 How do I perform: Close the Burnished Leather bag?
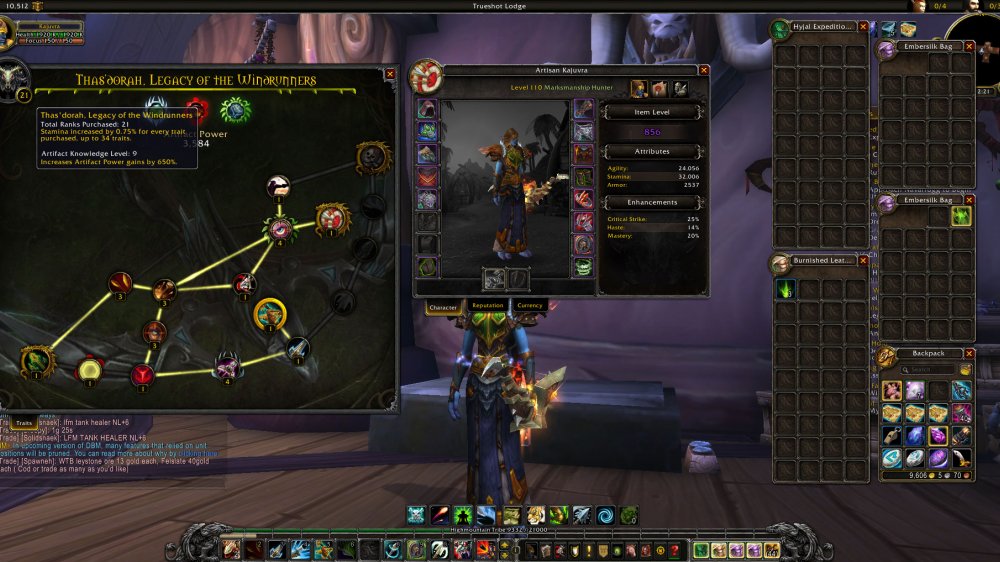point(863,260)
